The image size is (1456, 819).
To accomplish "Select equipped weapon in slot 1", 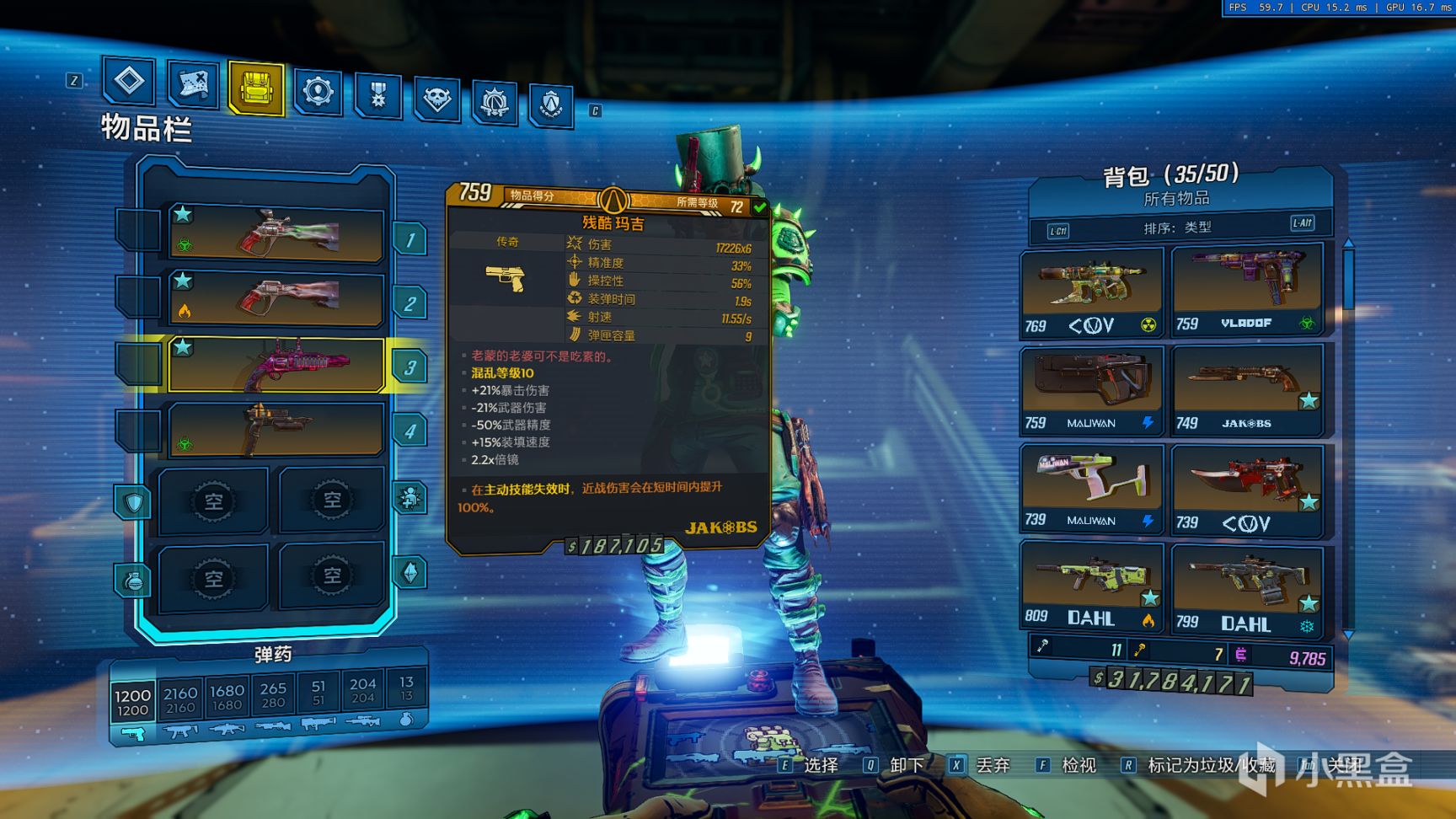I will [276, 233].
